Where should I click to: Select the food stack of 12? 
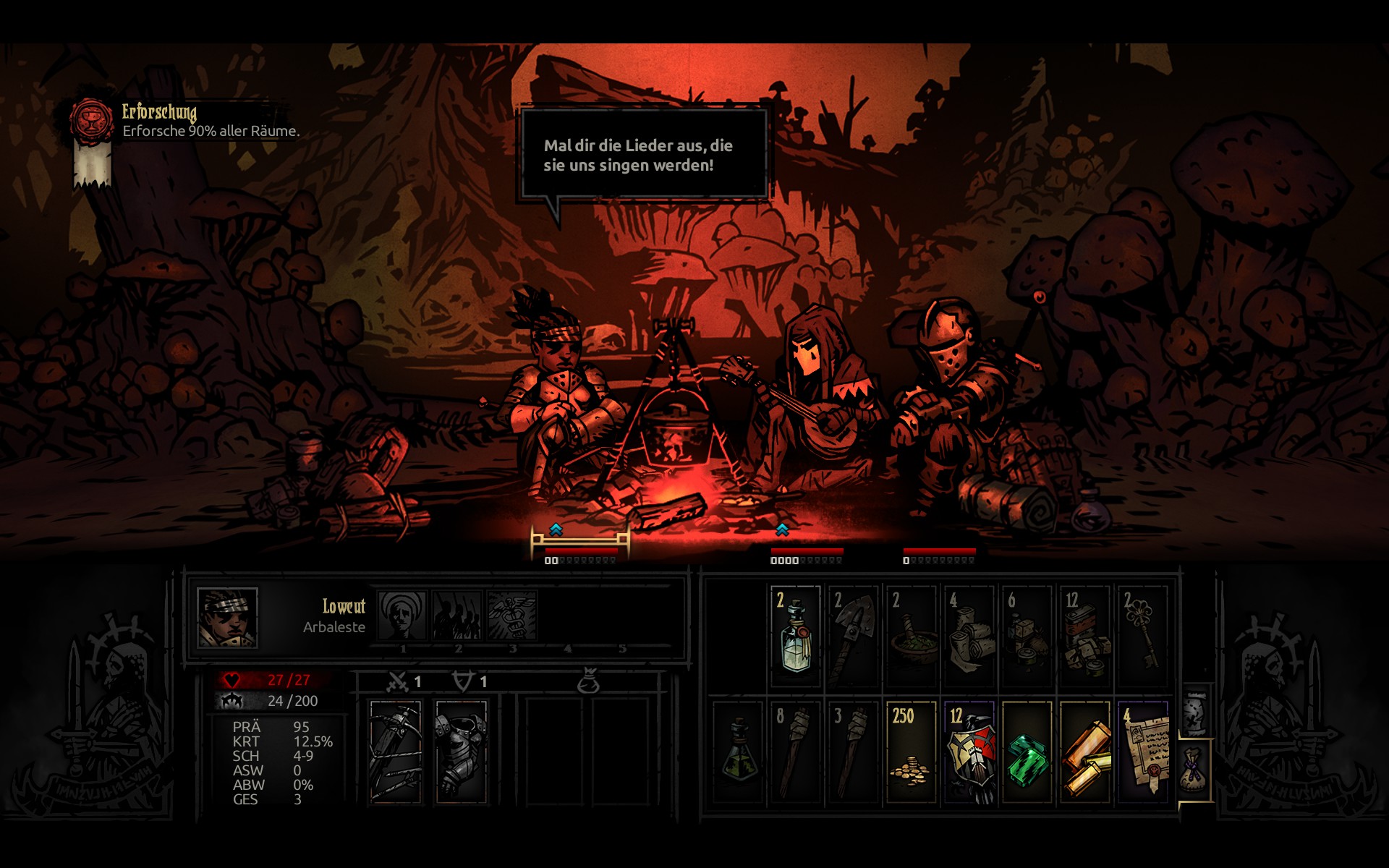[x=1084, y=637]
